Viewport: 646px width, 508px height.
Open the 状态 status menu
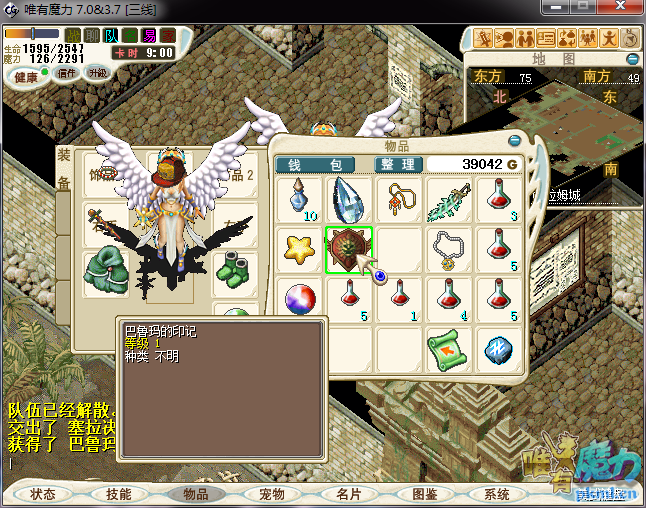pyautogui.click(x=43, y=494)
